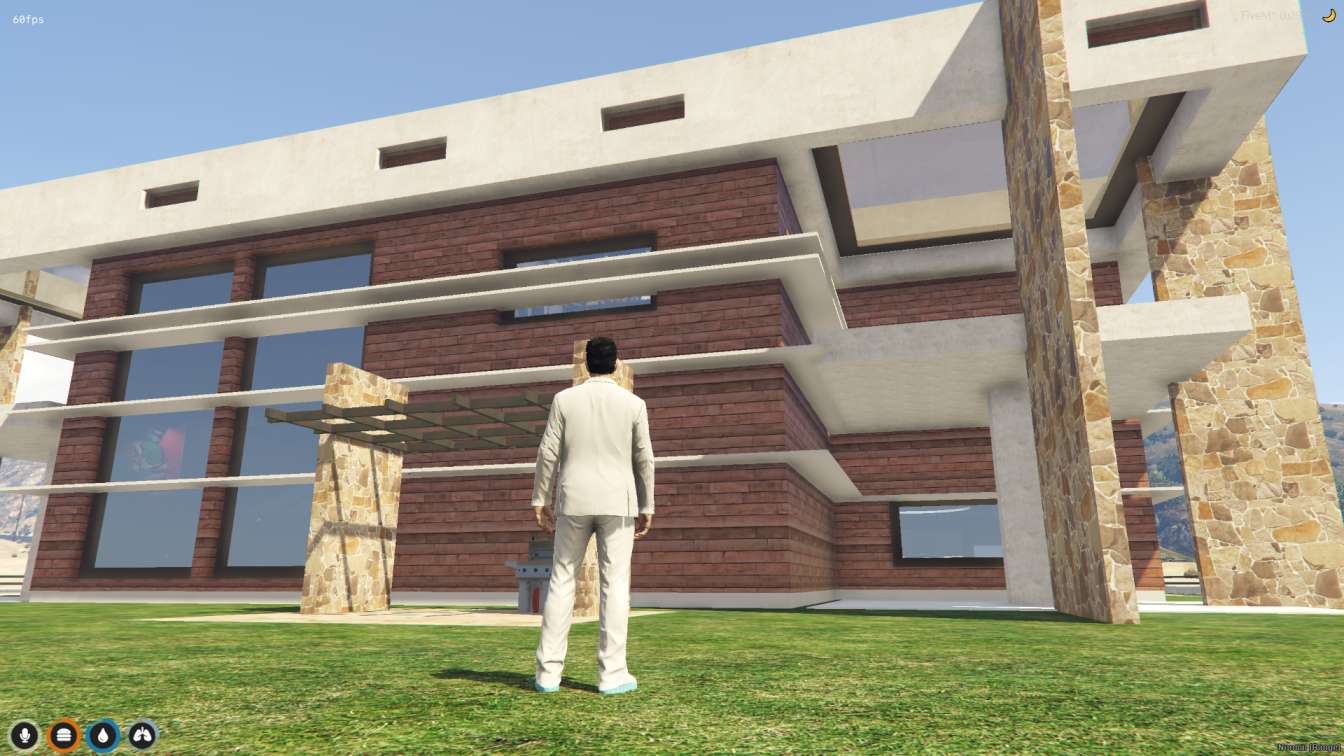Click the microphone voice status icon
The image size is (1344, 756).
(24, 736)
